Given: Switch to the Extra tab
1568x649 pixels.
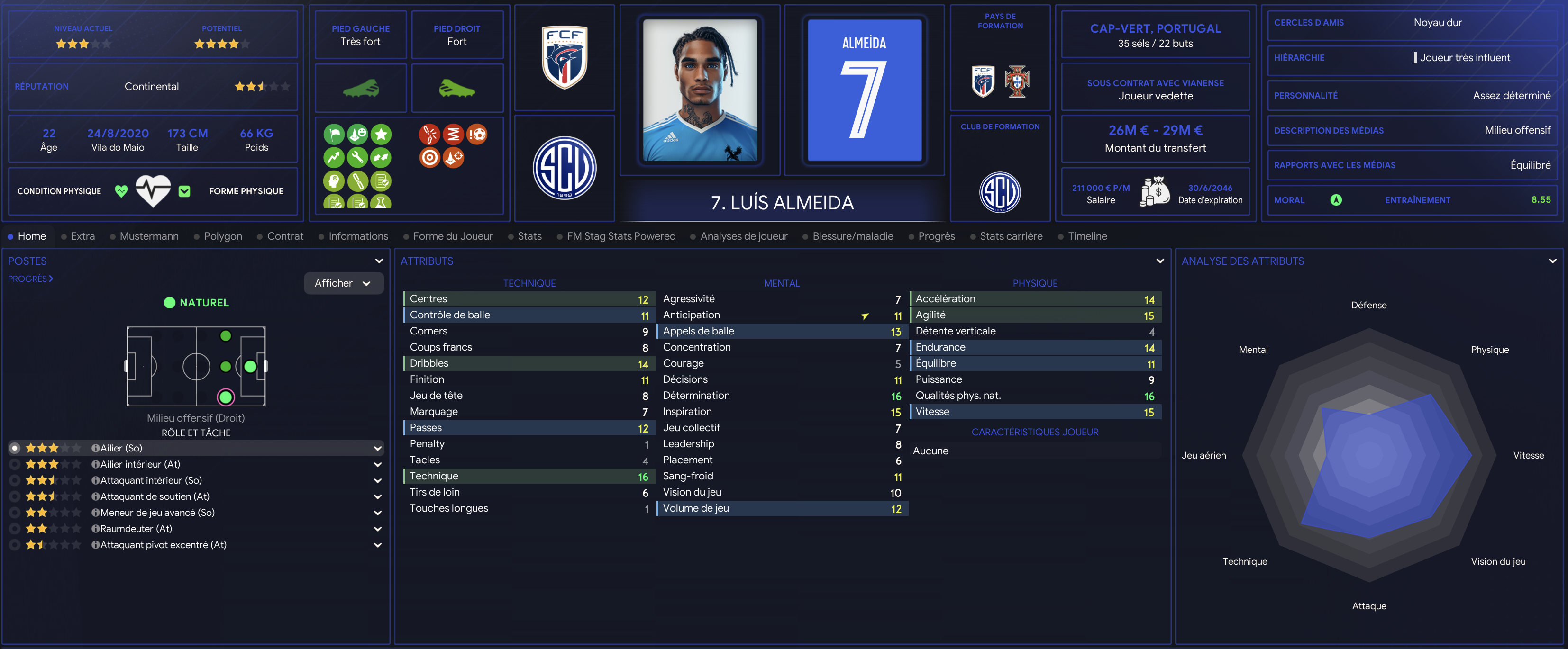Looking at the screenshot, I should (82, 236).
